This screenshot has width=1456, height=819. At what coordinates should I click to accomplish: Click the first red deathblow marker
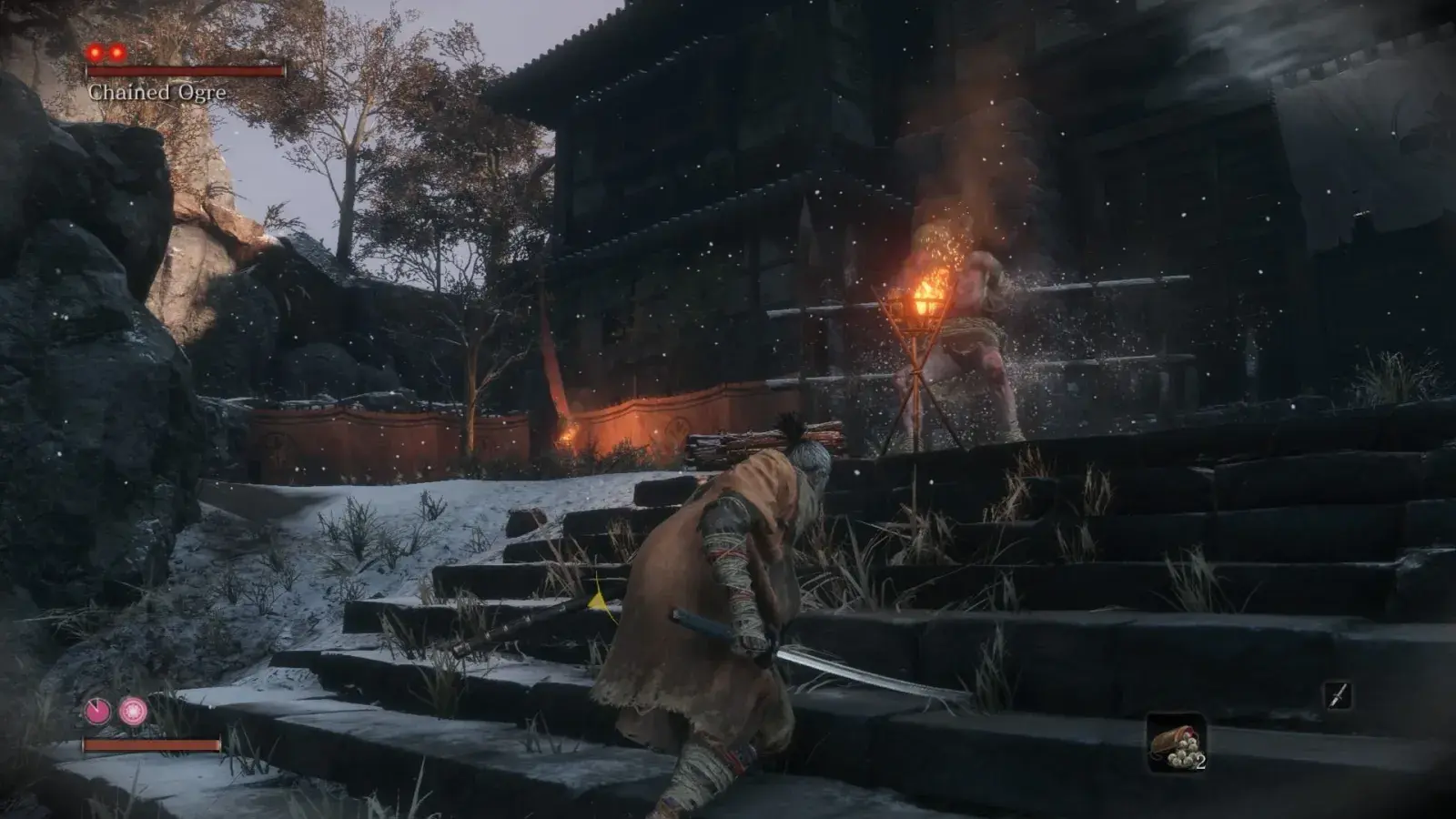96,55
